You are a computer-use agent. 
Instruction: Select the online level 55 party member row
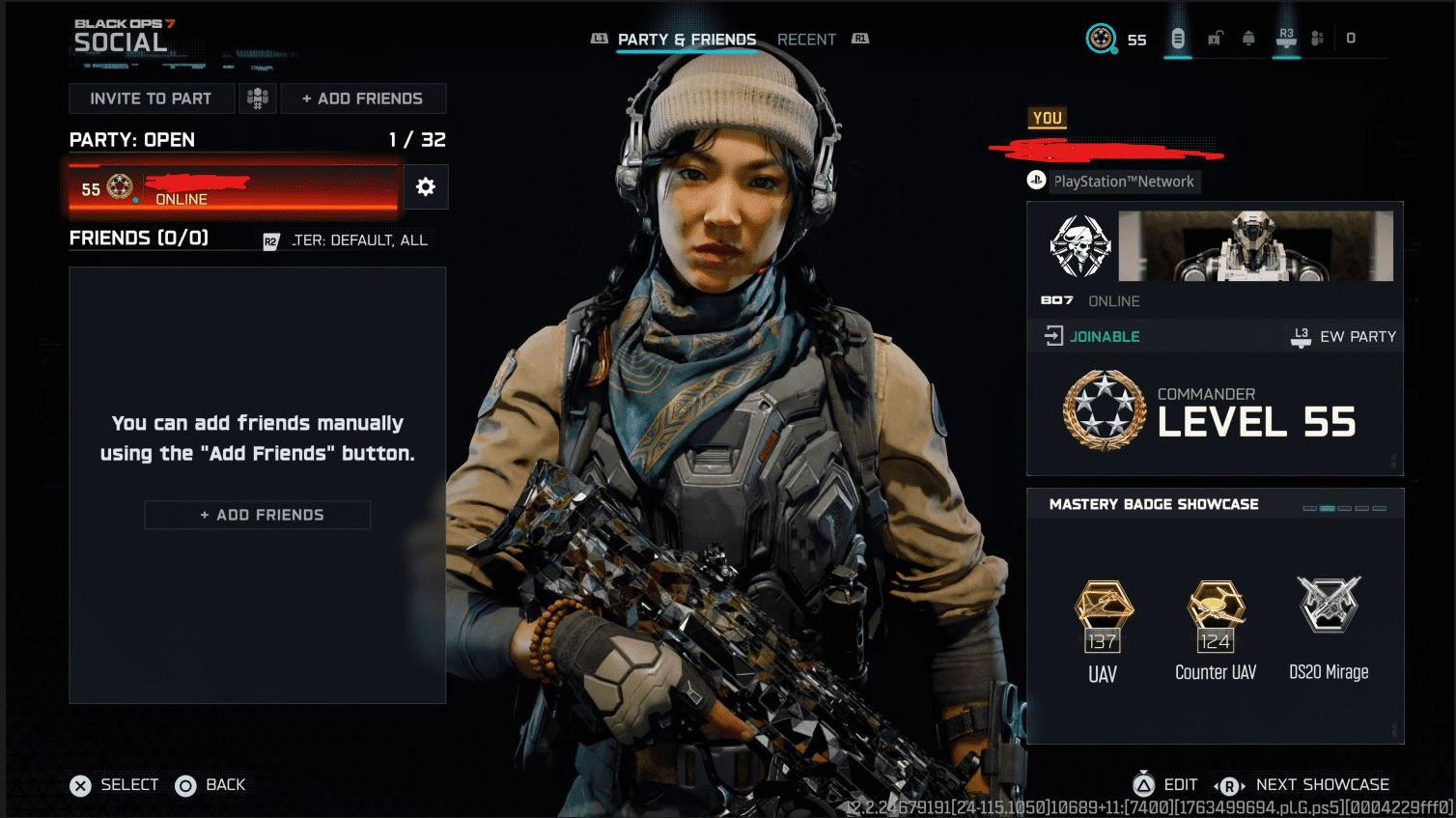233,187
